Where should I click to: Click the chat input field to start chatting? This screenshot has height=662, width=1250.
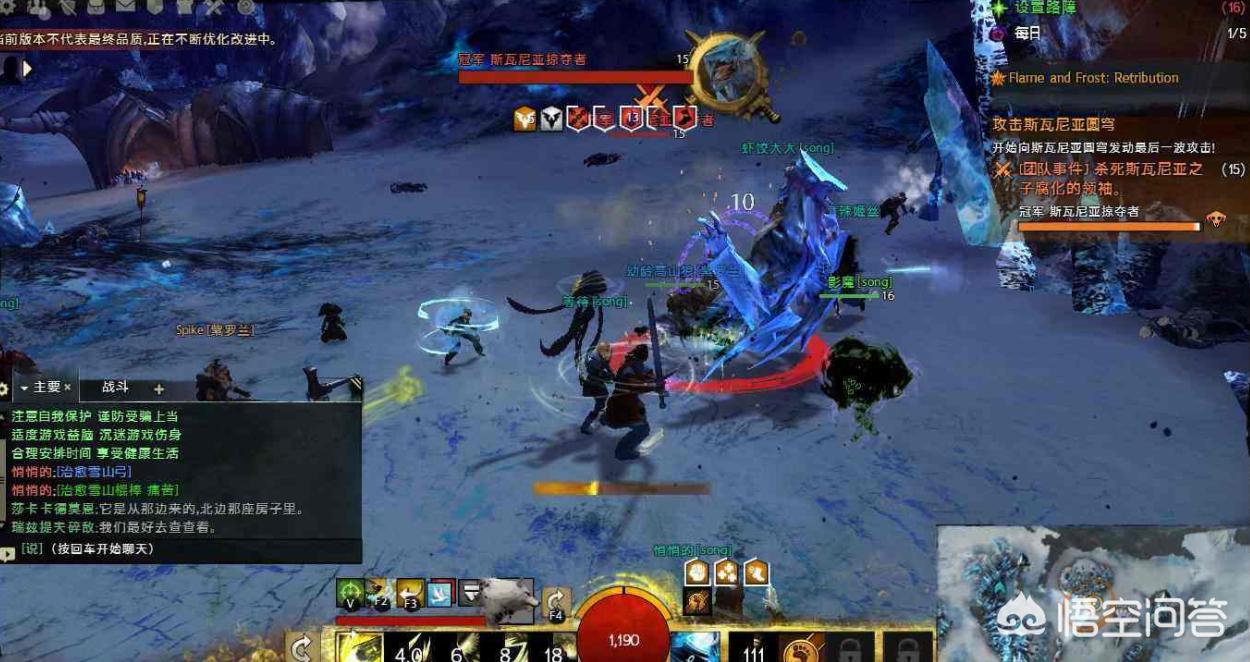coord(180,549)
